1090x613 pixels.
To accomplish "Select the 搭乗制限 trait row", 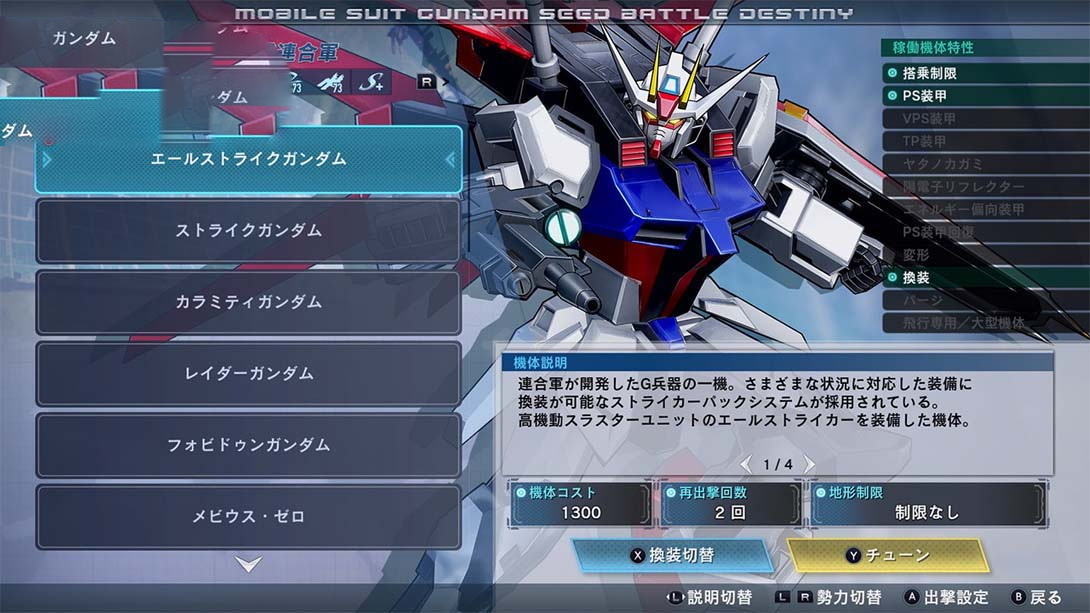I will pyautogui.click(x=984, y=73).
